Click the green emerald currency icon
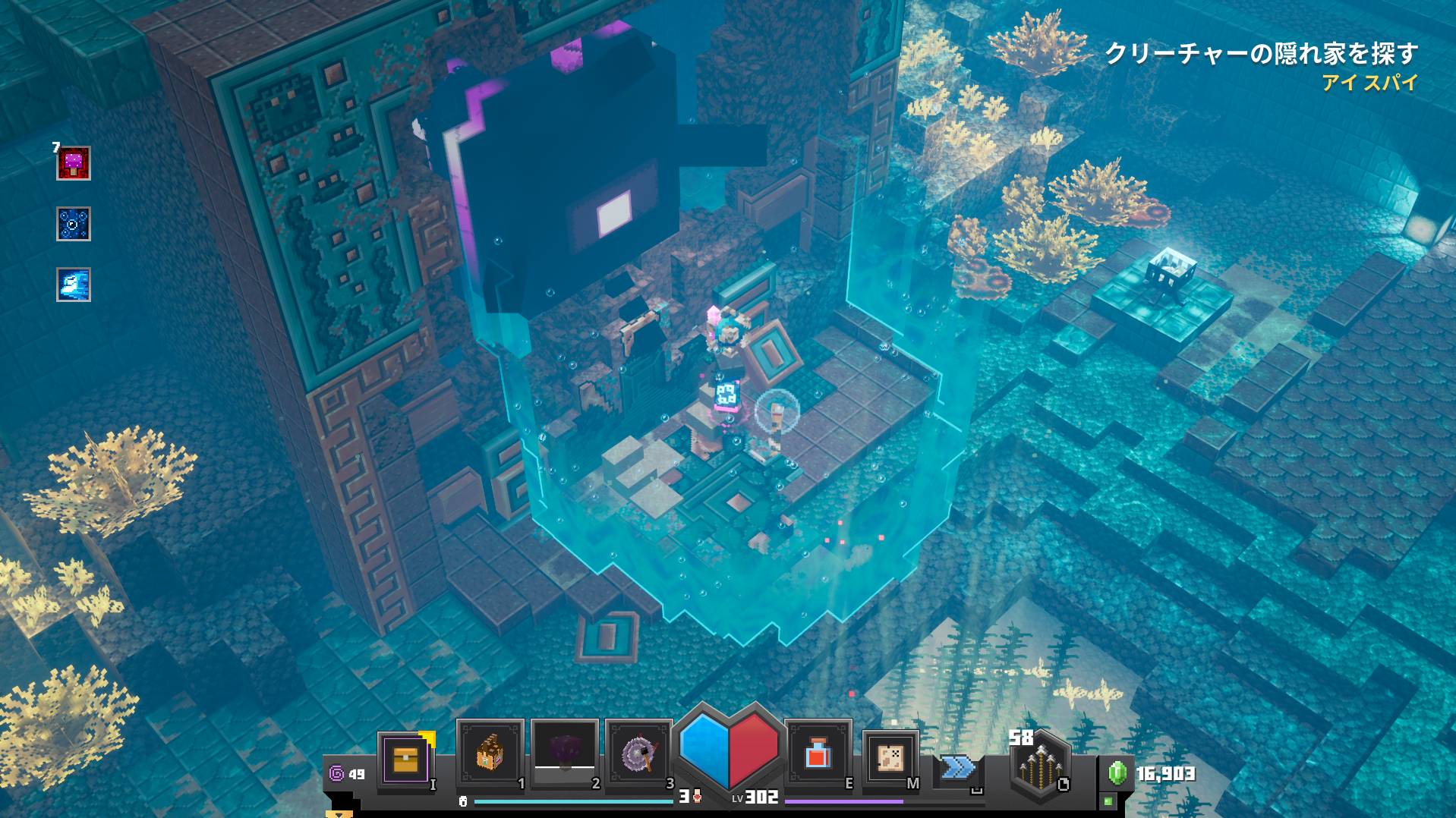The width and height of the screenshot is (1456, 818). [1117, 773]
